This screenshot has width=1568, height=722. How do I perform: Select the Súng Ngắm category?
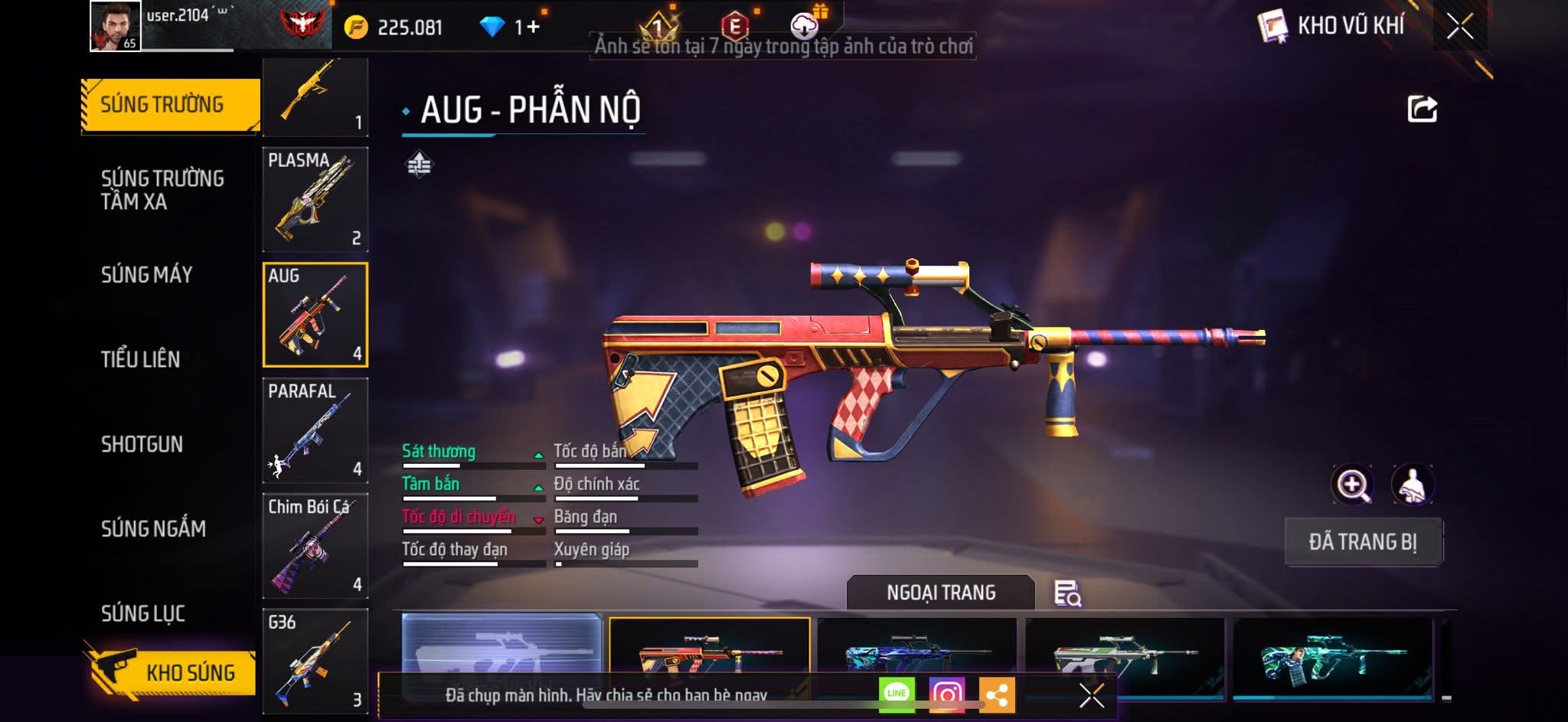[x=153, y=528]
